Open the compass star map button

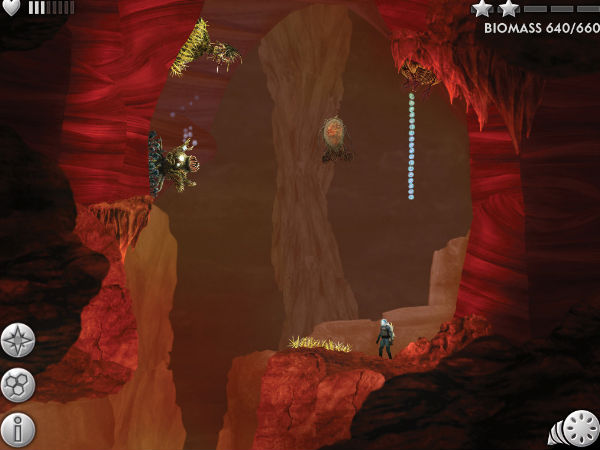[x=18, y=340]
